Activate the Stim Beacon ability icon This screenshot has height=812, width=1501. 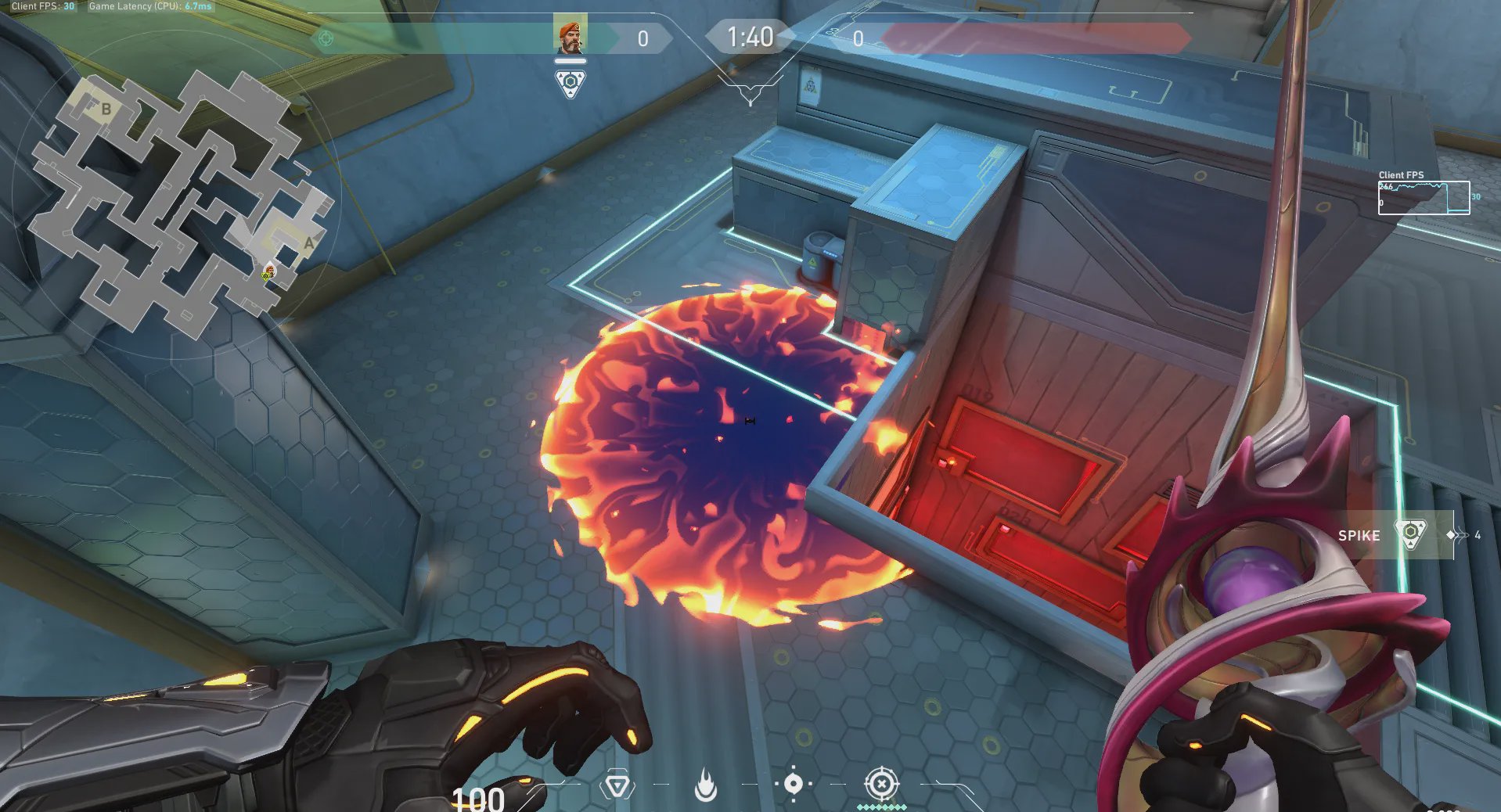pos(617,785)
